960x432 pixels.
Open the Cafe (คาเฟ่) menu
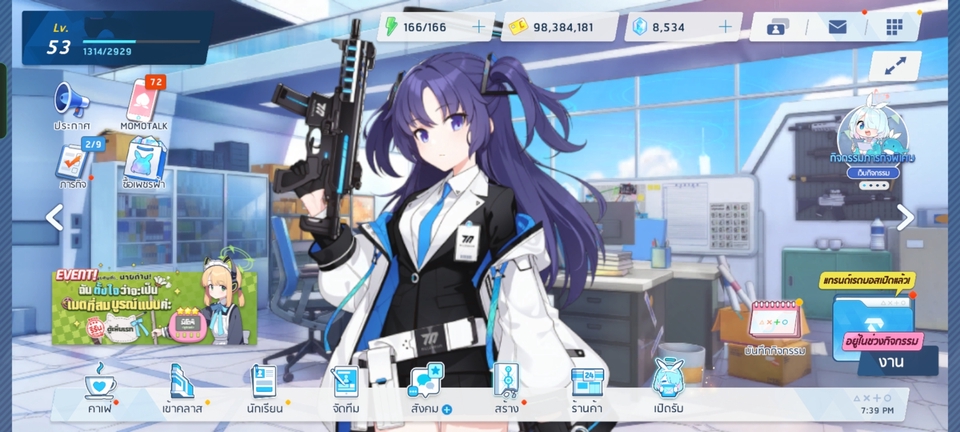99,388
